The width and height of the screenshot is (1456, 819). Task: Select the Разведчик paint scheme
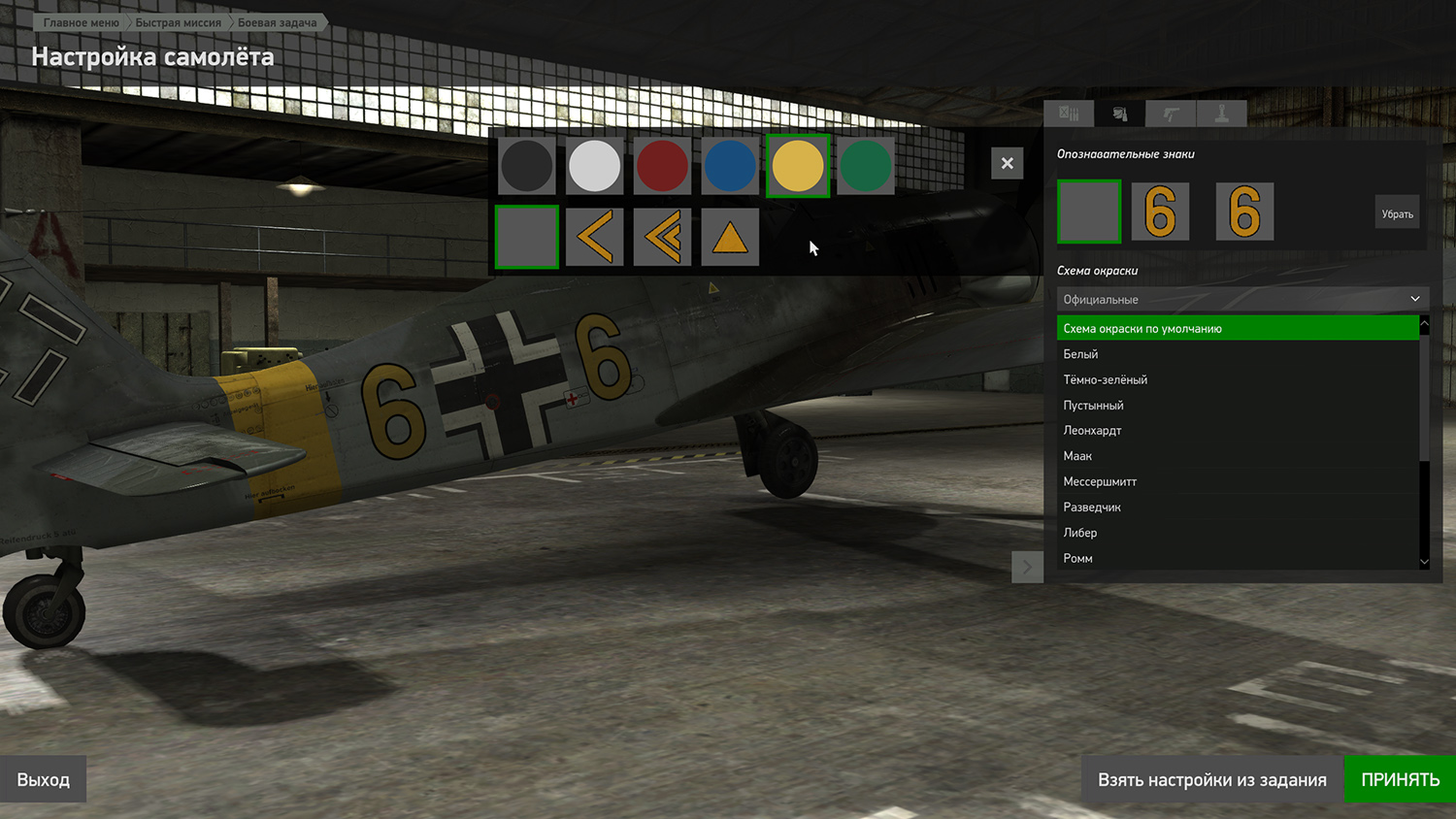point(1092,507)
